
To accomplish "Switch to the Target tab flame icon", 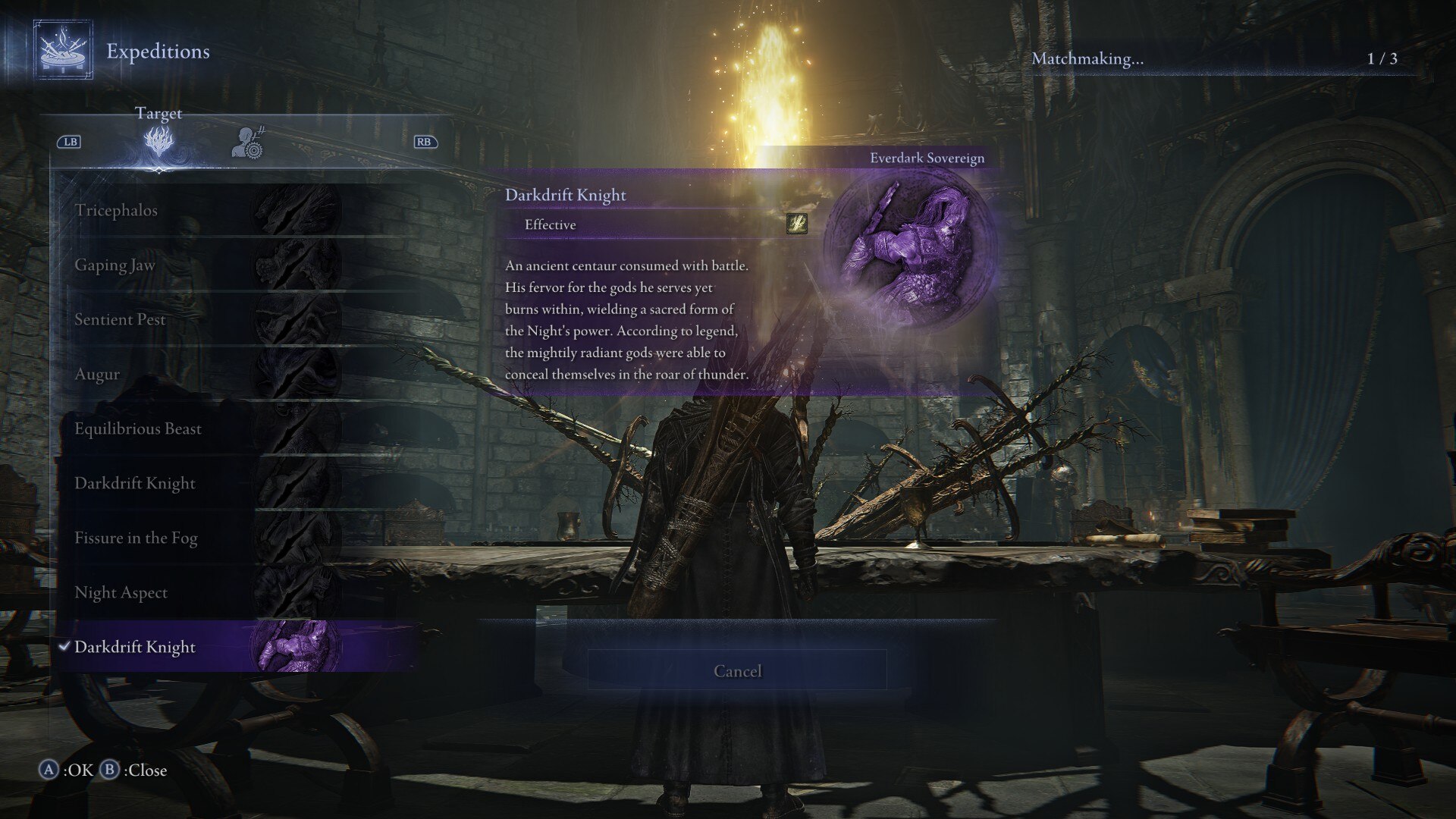I will pos(158,142).
